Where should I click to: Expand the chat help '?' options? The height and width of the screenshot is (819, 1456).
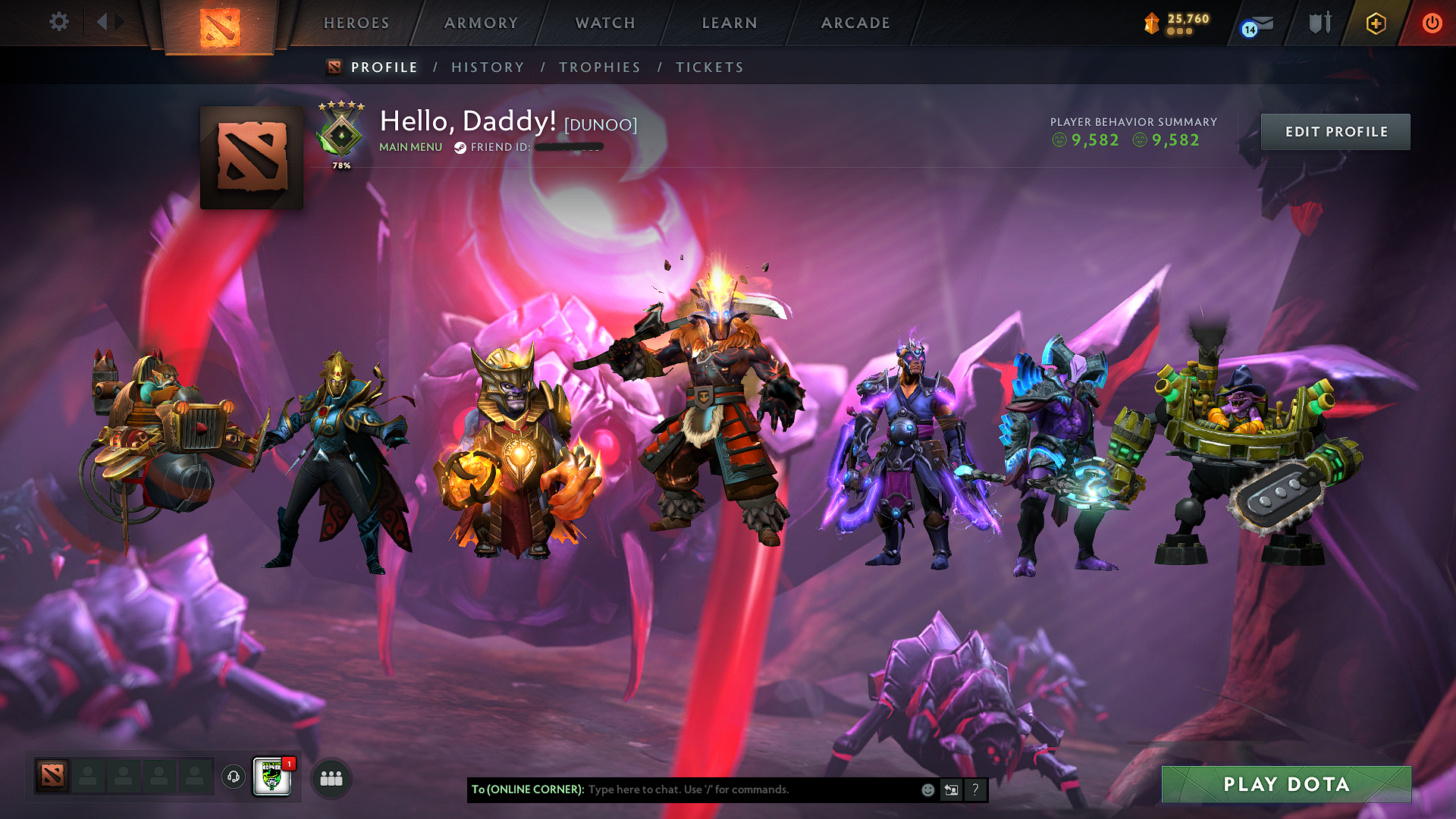[974, 789]
